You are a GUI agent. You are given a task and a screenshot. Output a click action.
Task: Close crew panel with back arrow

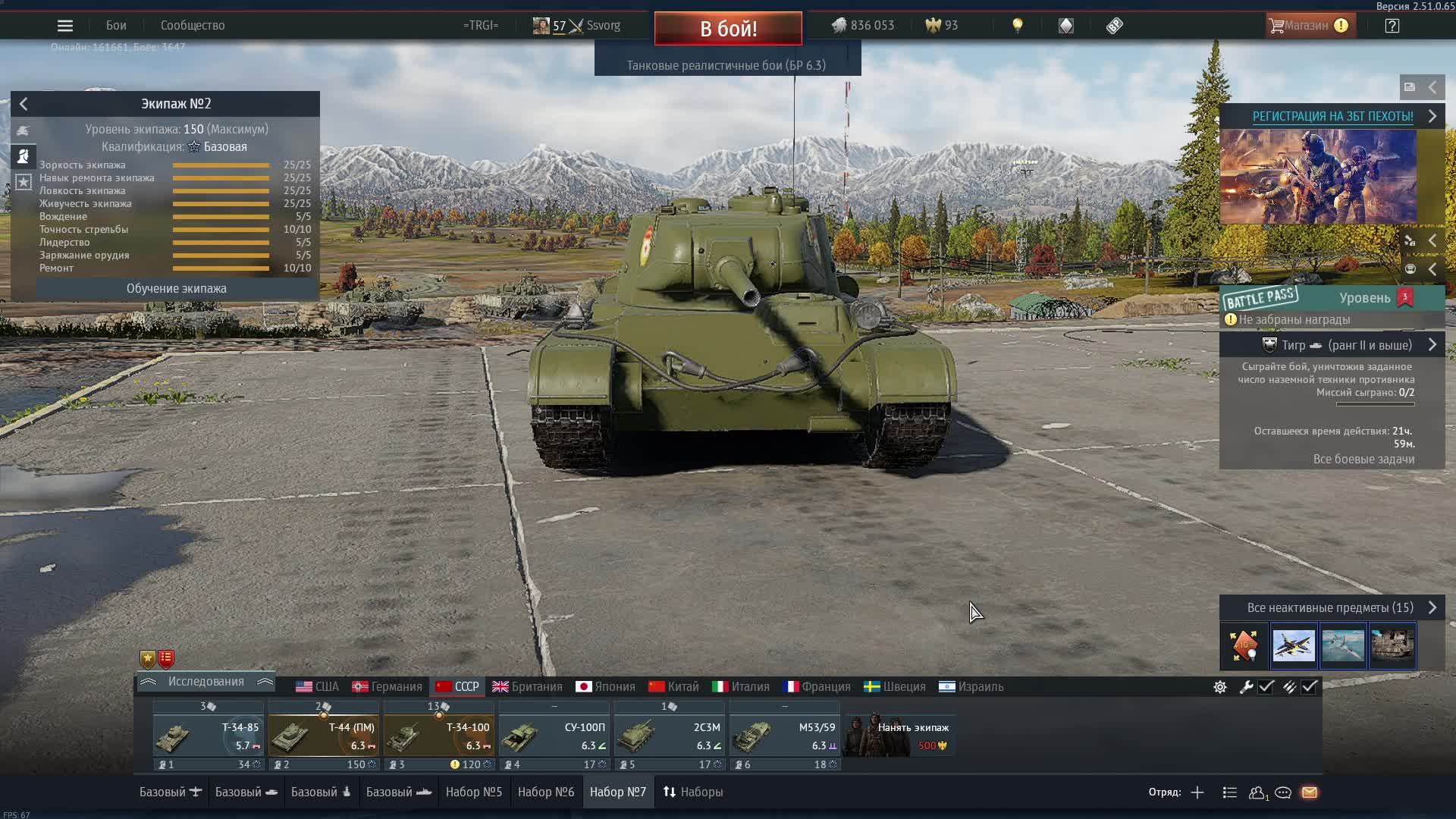pos(24,104)
